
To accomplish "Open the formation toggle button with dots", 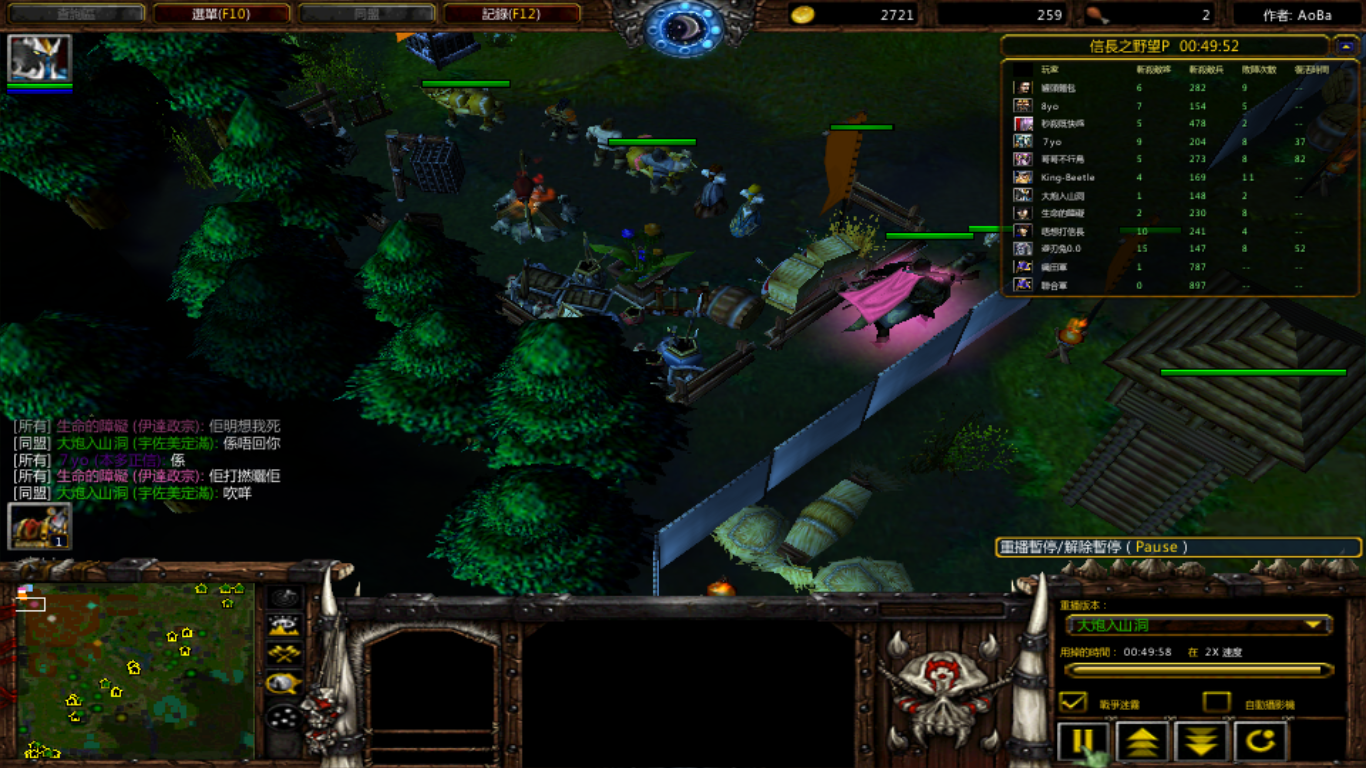I will (285, 716).
